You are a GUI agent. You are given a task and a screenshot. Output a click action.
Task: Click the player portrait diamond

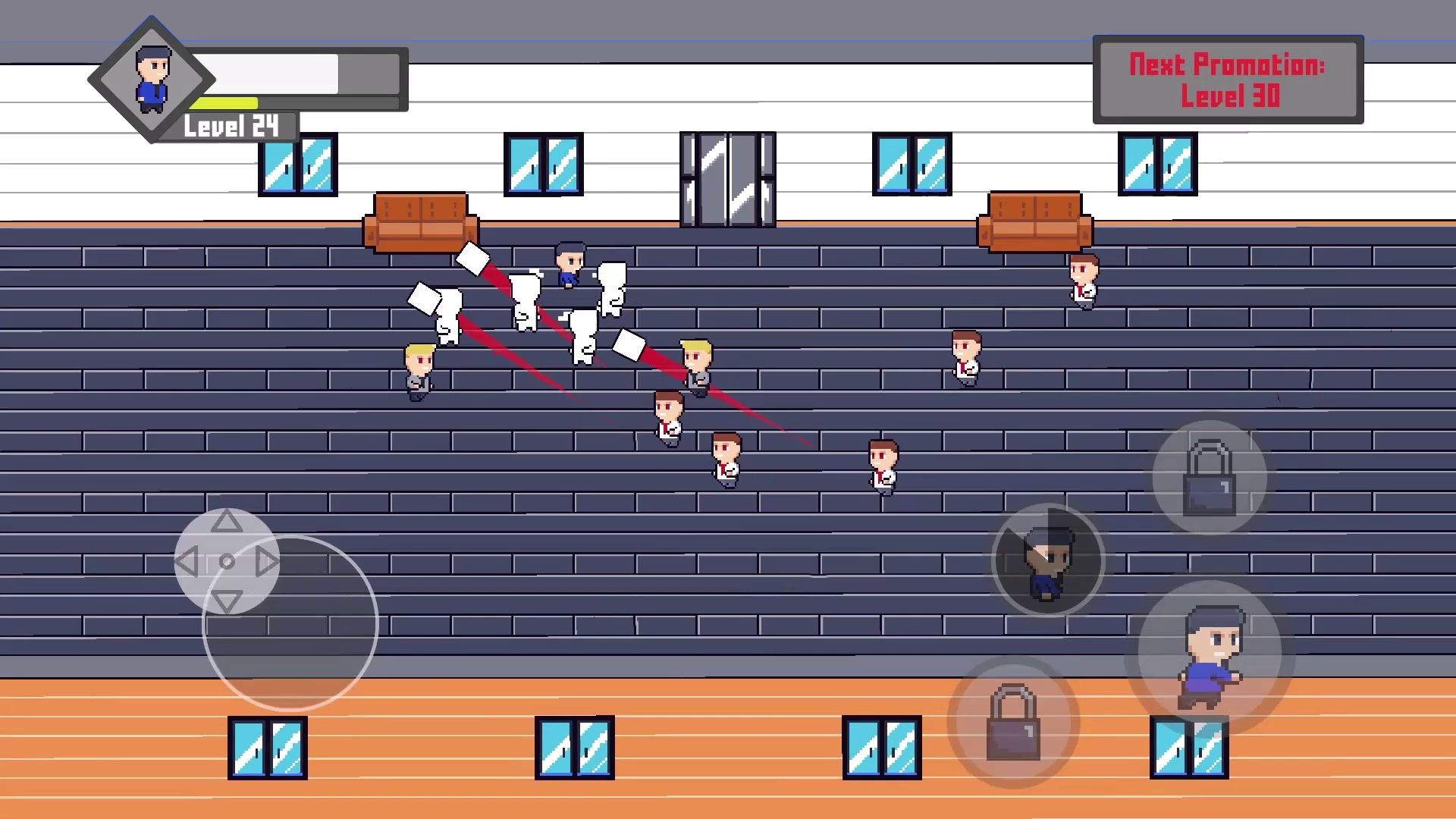coord(152,79)
